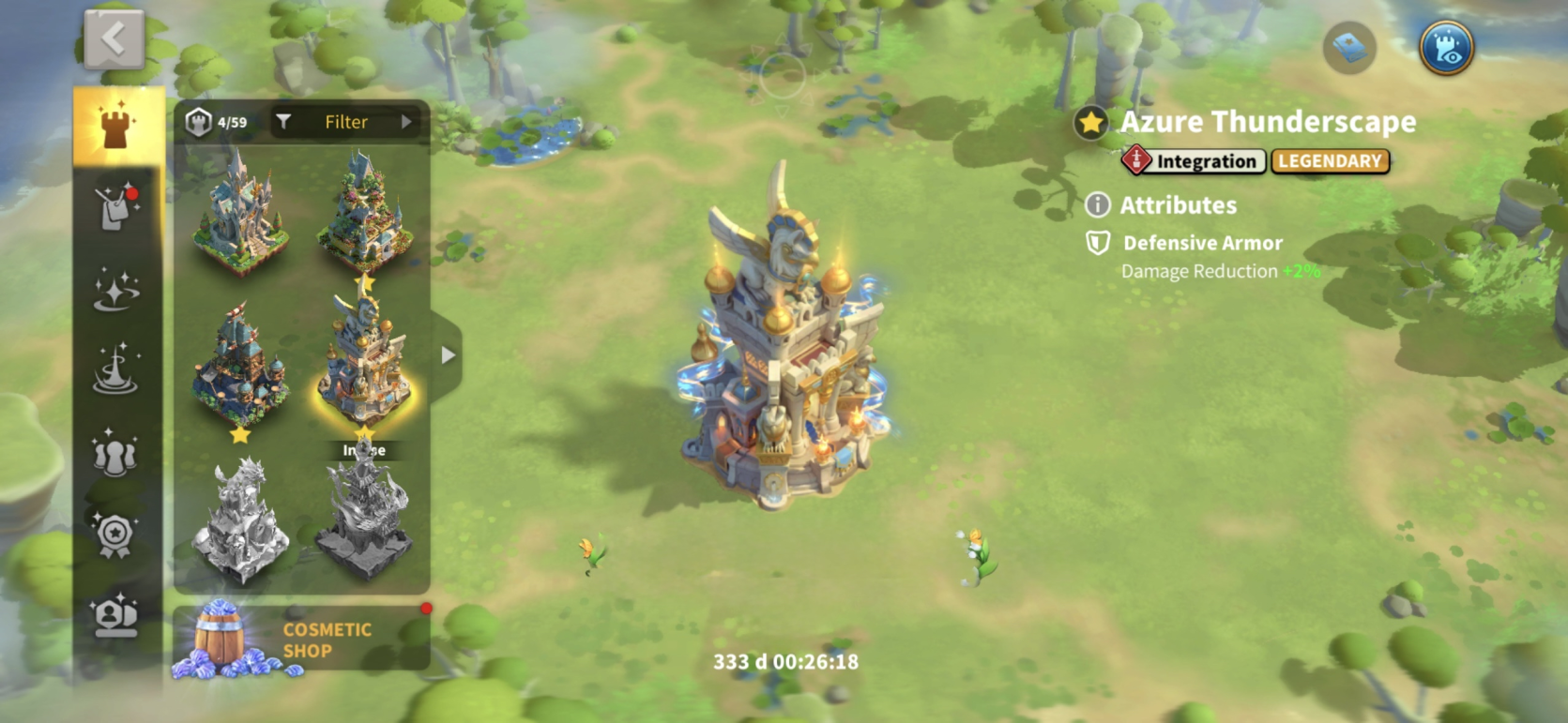The width and height of the screenshot is (1568, 723).
Task: Open the blue book collection icon
Action: pyautogui.click(x=1349, y=47)
